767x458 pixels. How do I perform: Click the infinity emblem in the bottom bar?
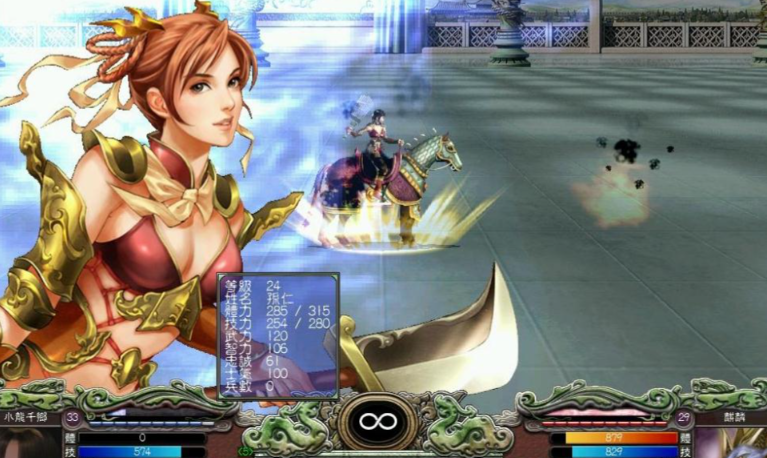(x=377, y=421)
